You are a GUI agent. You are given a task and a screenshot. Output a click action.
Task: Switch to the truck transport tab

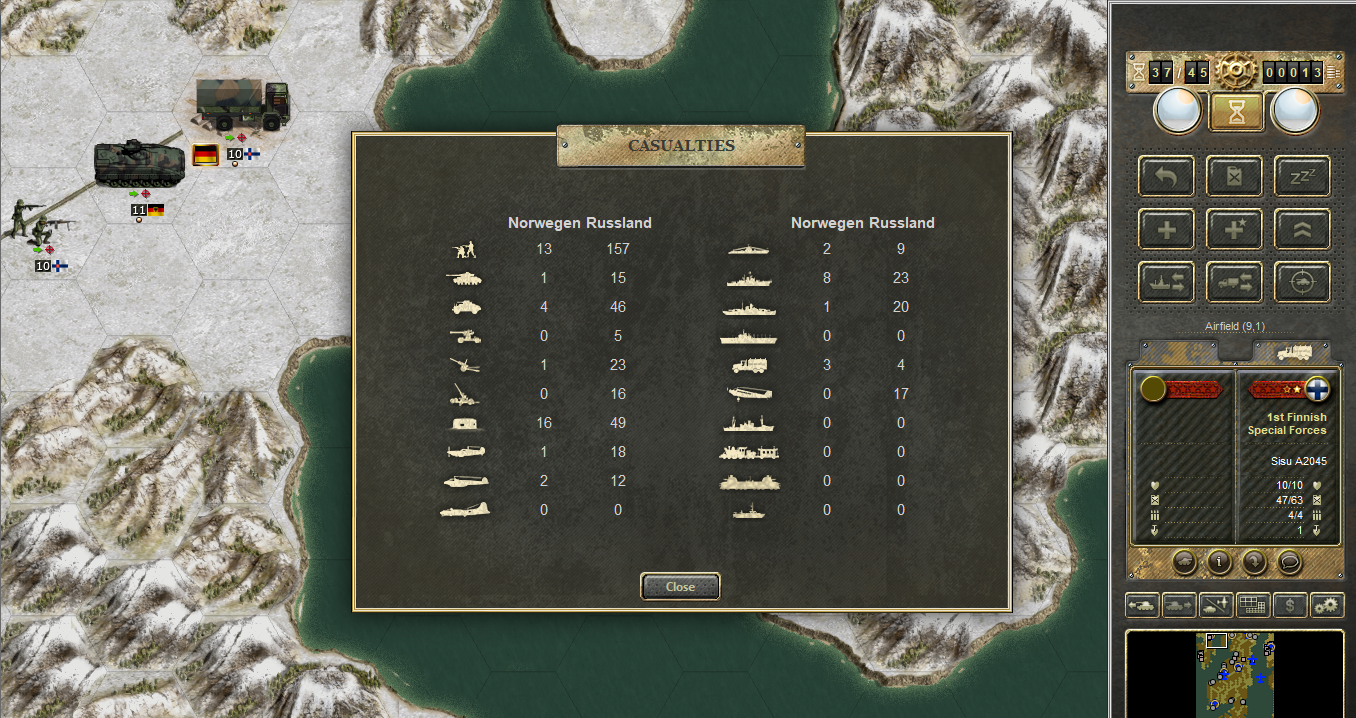tap(1291, 352)
